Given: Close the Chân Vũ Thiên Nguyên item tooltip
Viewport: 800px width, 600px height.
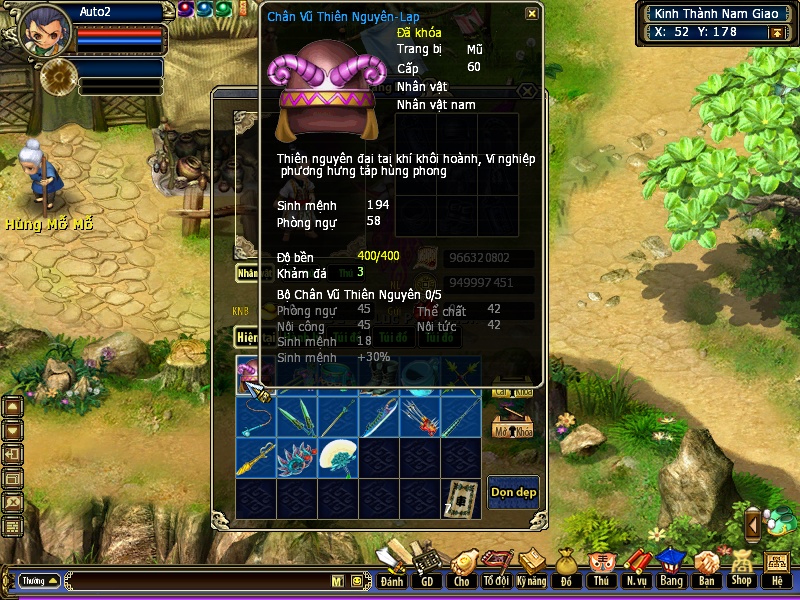Looking at the screenshot, I should pyautogui.click(x=532, y=14).
